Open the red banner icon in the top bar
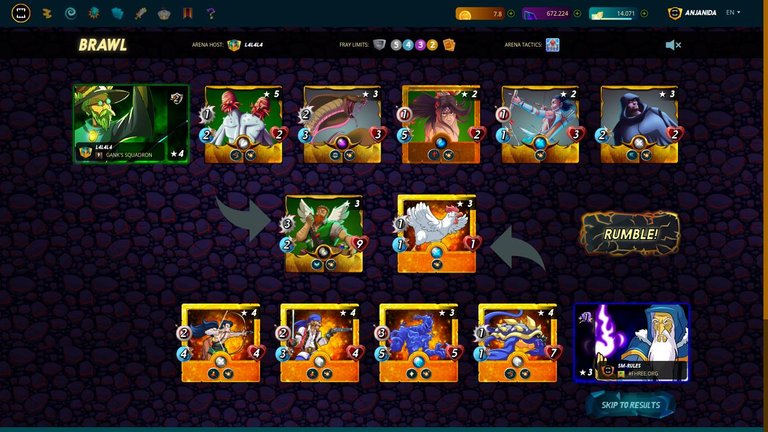This screenshot has width=768, height=432. [x=188, y=13]
